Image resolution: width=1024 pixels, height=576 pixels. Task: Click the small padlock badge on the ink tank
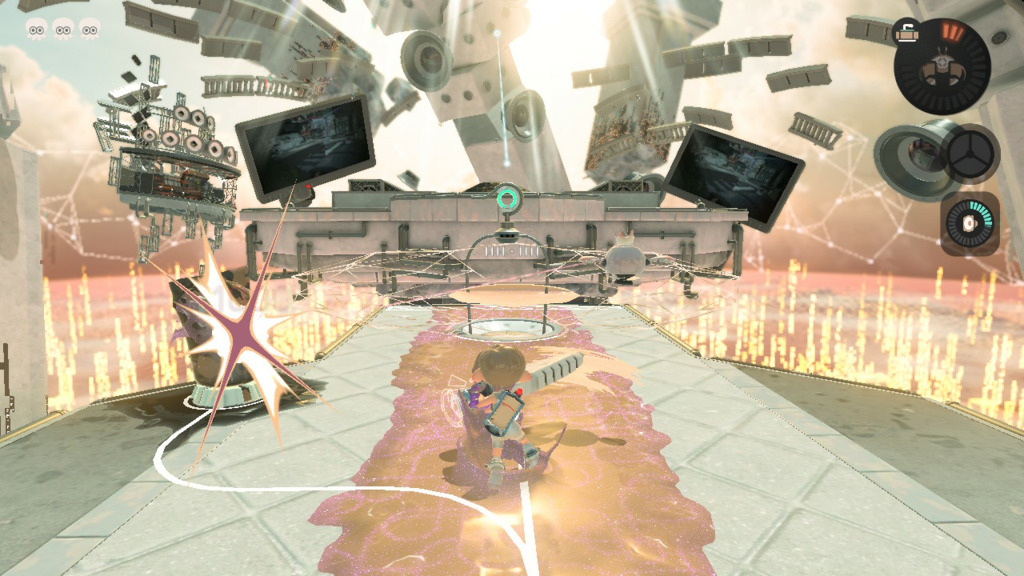click(x=907, y=32)
